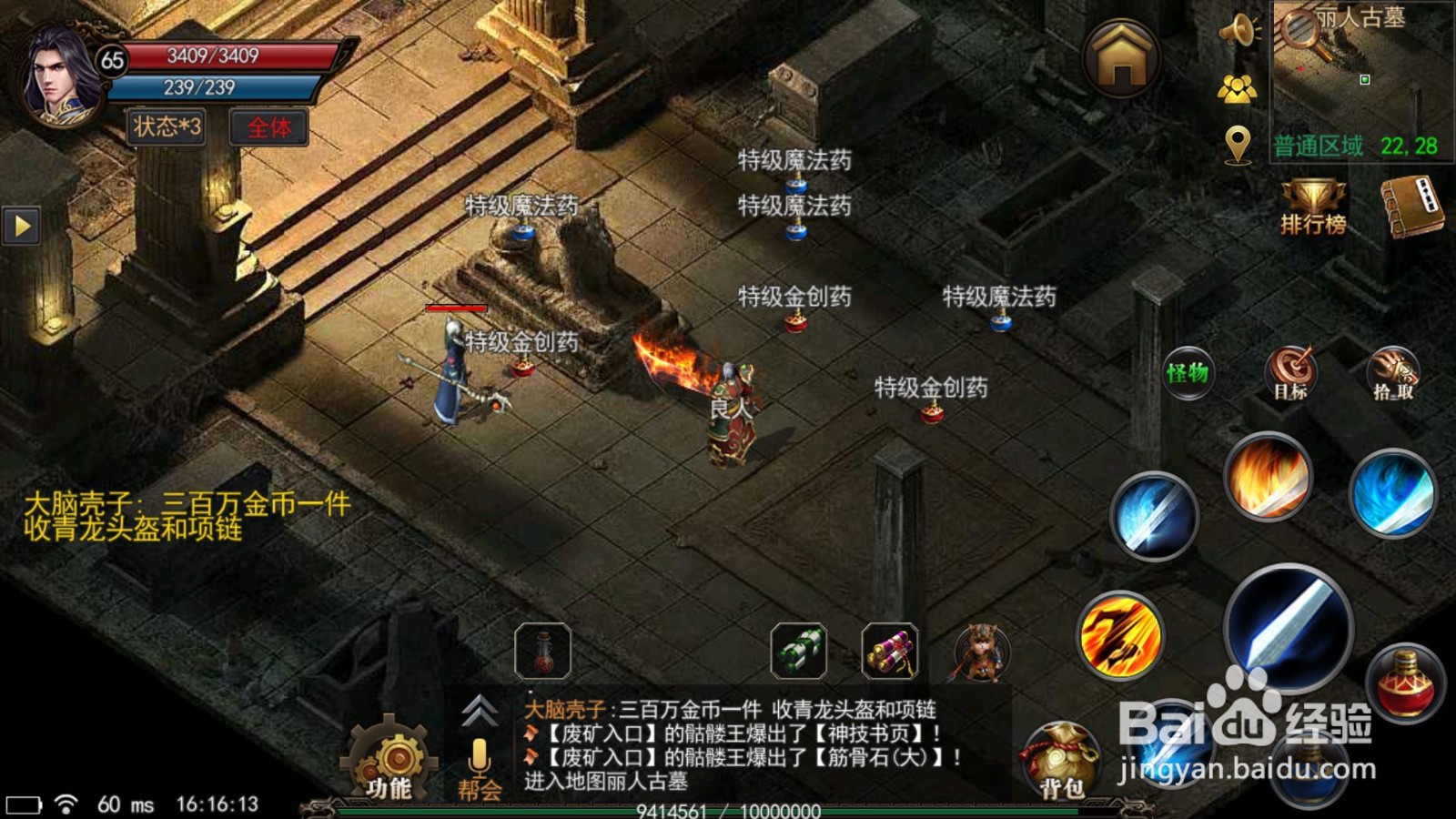Open the 全体 chat channel selector
This screenshot has height=819, width=1456.
point(269,128)
